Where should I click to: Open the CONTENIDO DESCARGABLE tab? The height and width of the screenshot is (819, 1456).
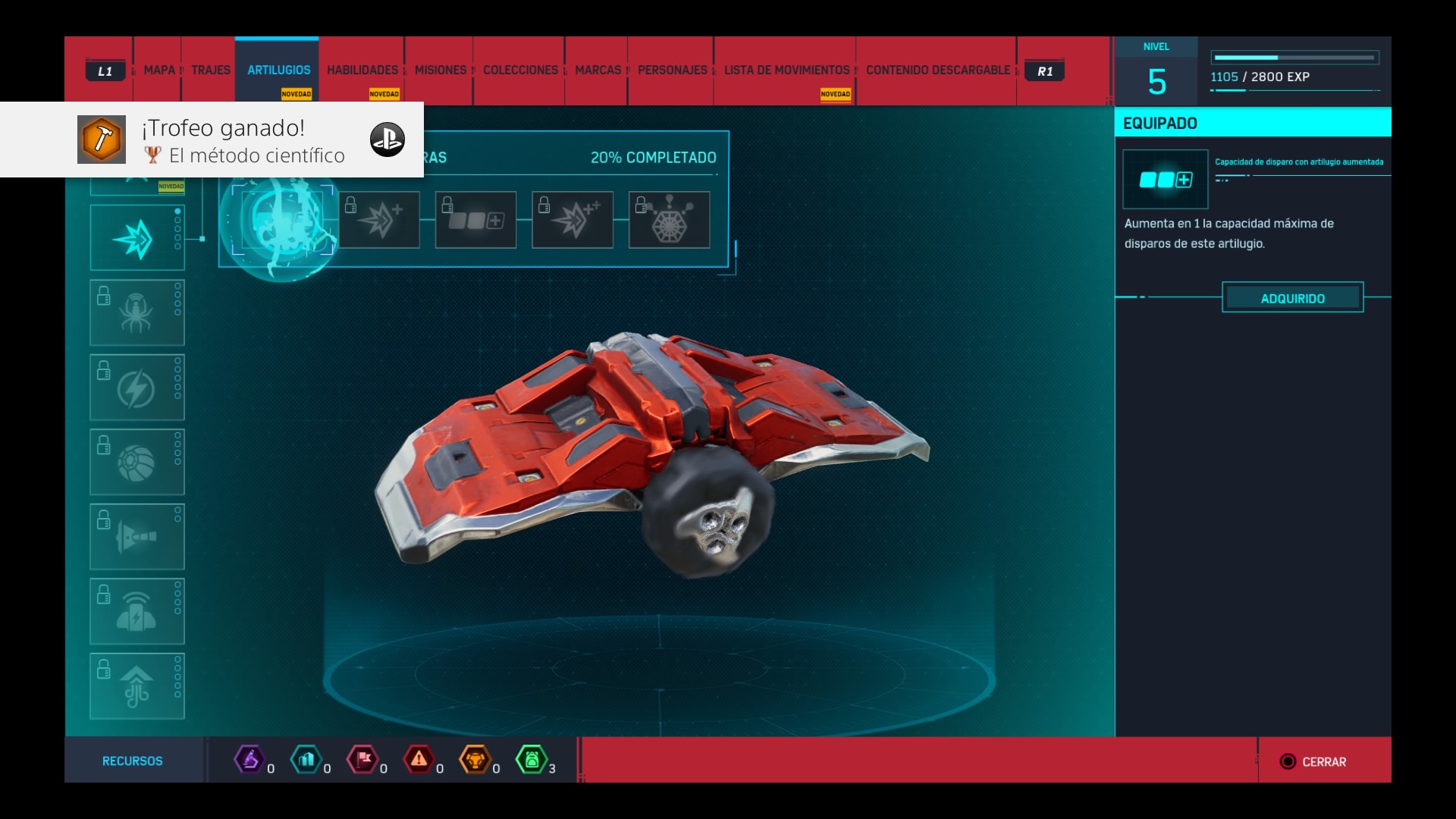point(938,71)
